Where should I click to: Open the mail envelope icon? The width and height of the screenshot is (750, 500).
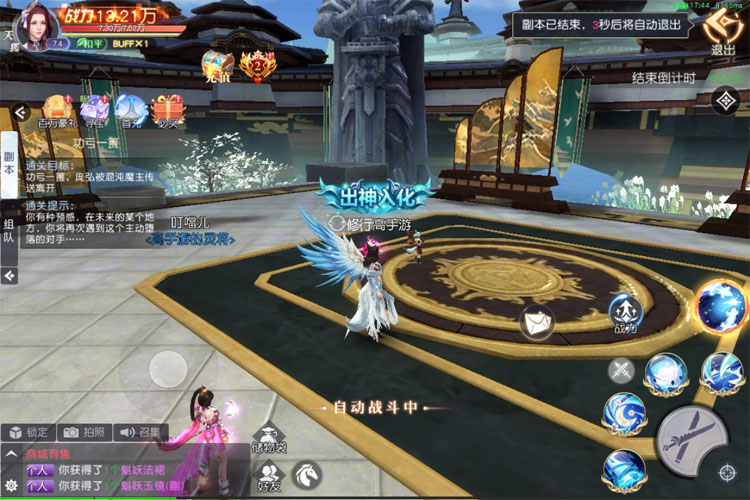[x=537, y=322]
